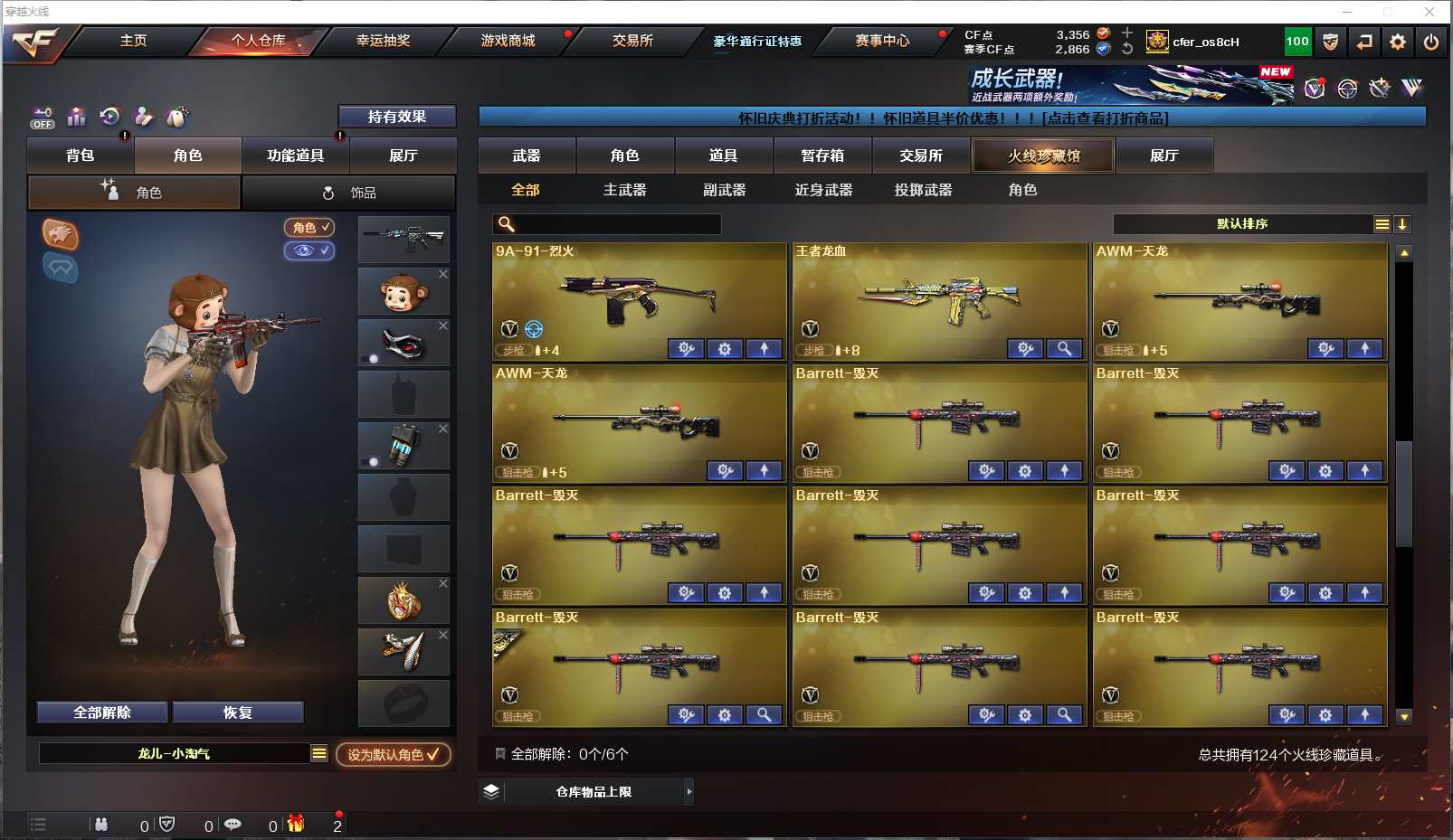
Task: Filter by 近身武器 melee weapons
Action: point(823,190)
